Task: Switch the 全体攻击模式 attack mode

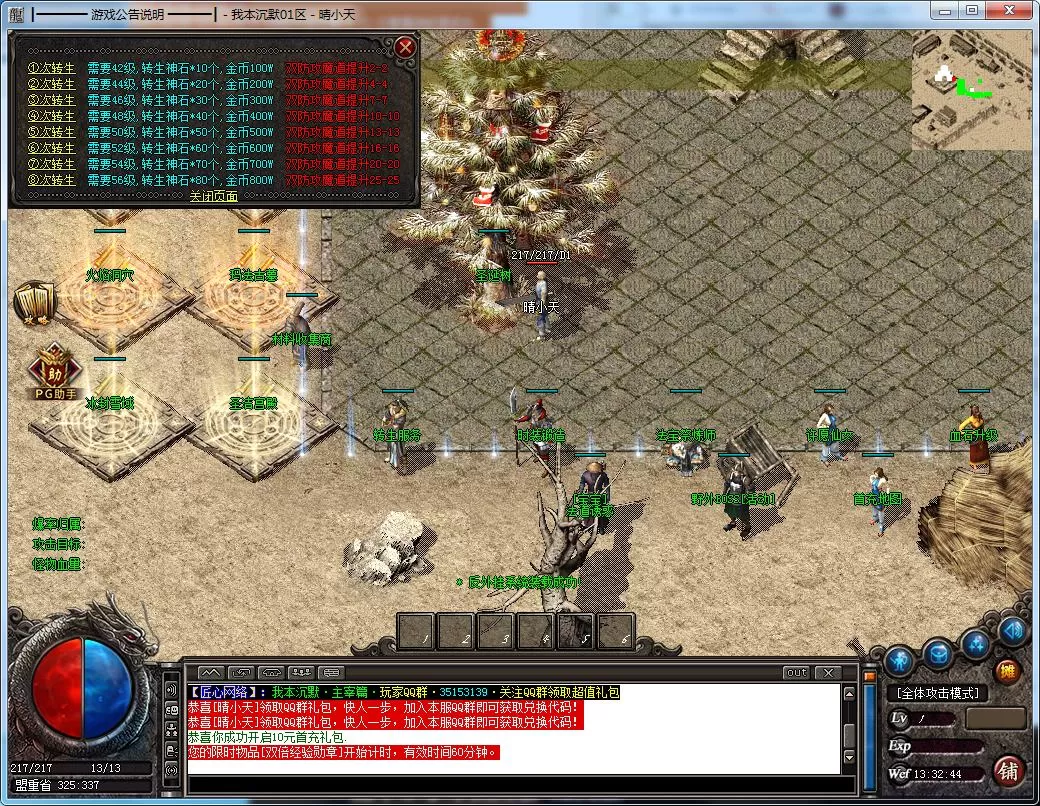Action: click(938, 693)
